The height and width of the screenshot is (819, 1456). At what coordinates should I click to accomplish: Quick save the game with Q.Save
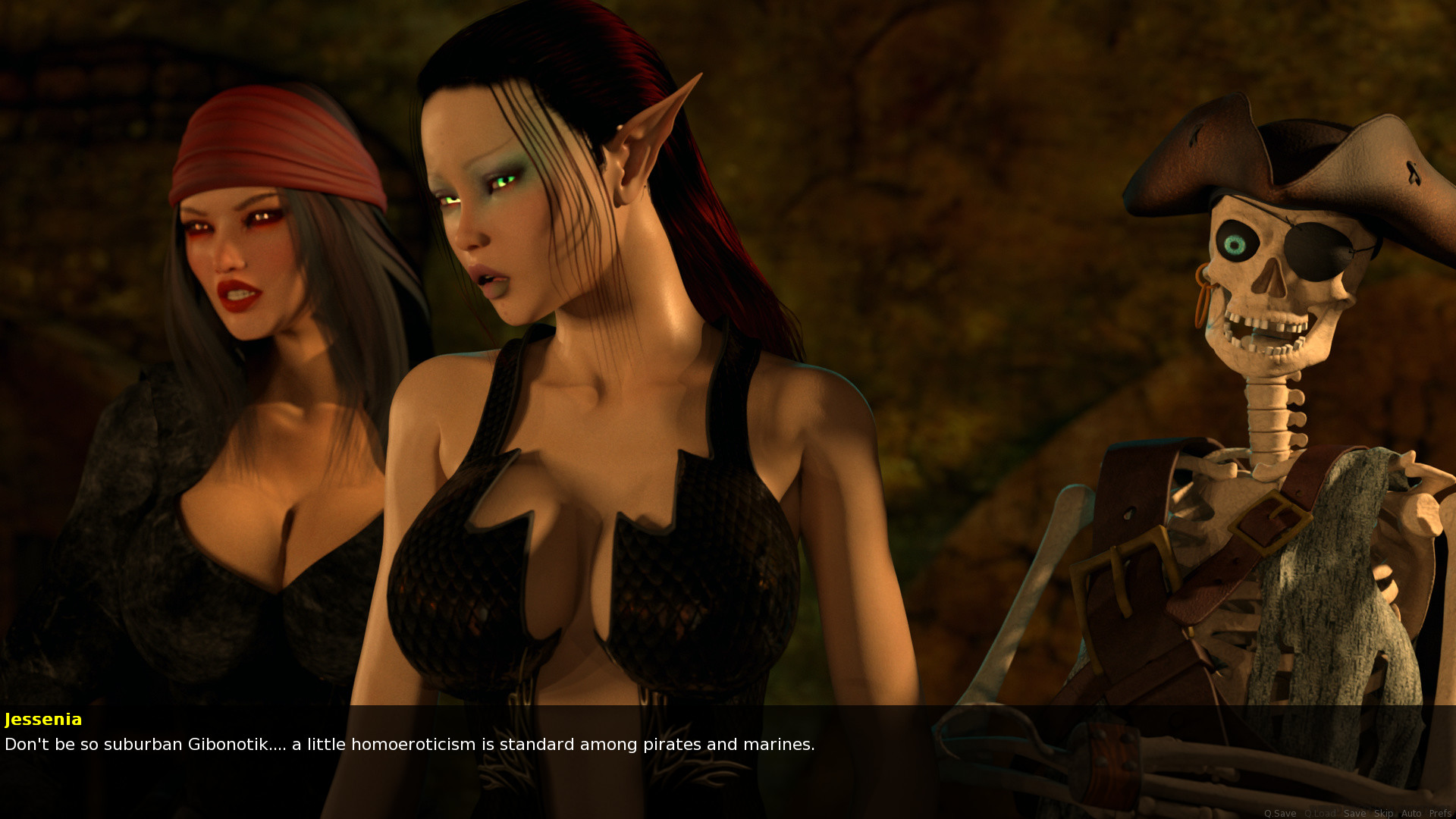click(x=1281, y=813)
